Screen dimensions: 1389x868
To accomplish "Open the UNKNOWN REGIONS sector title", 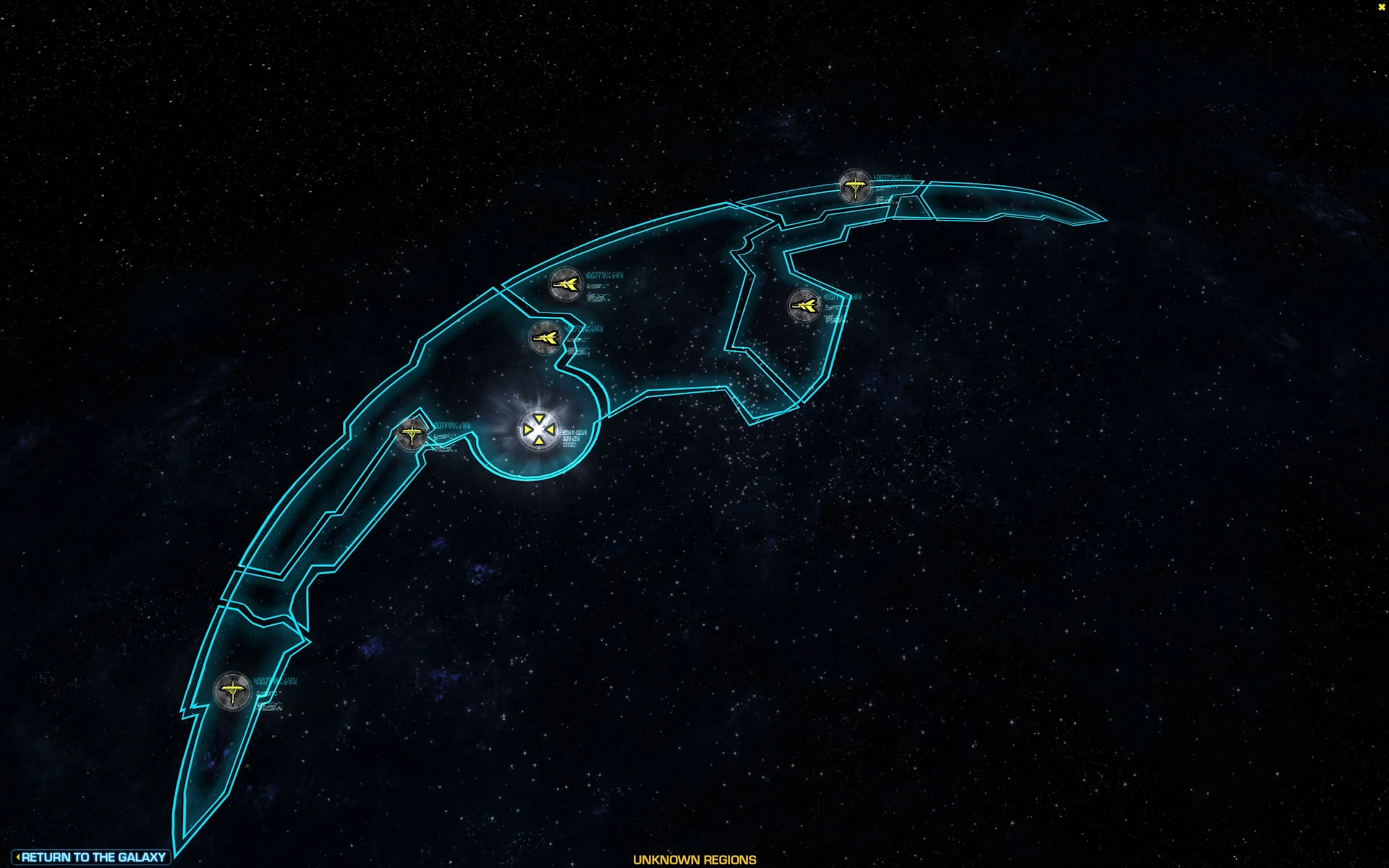I will [x=694, y=860].
